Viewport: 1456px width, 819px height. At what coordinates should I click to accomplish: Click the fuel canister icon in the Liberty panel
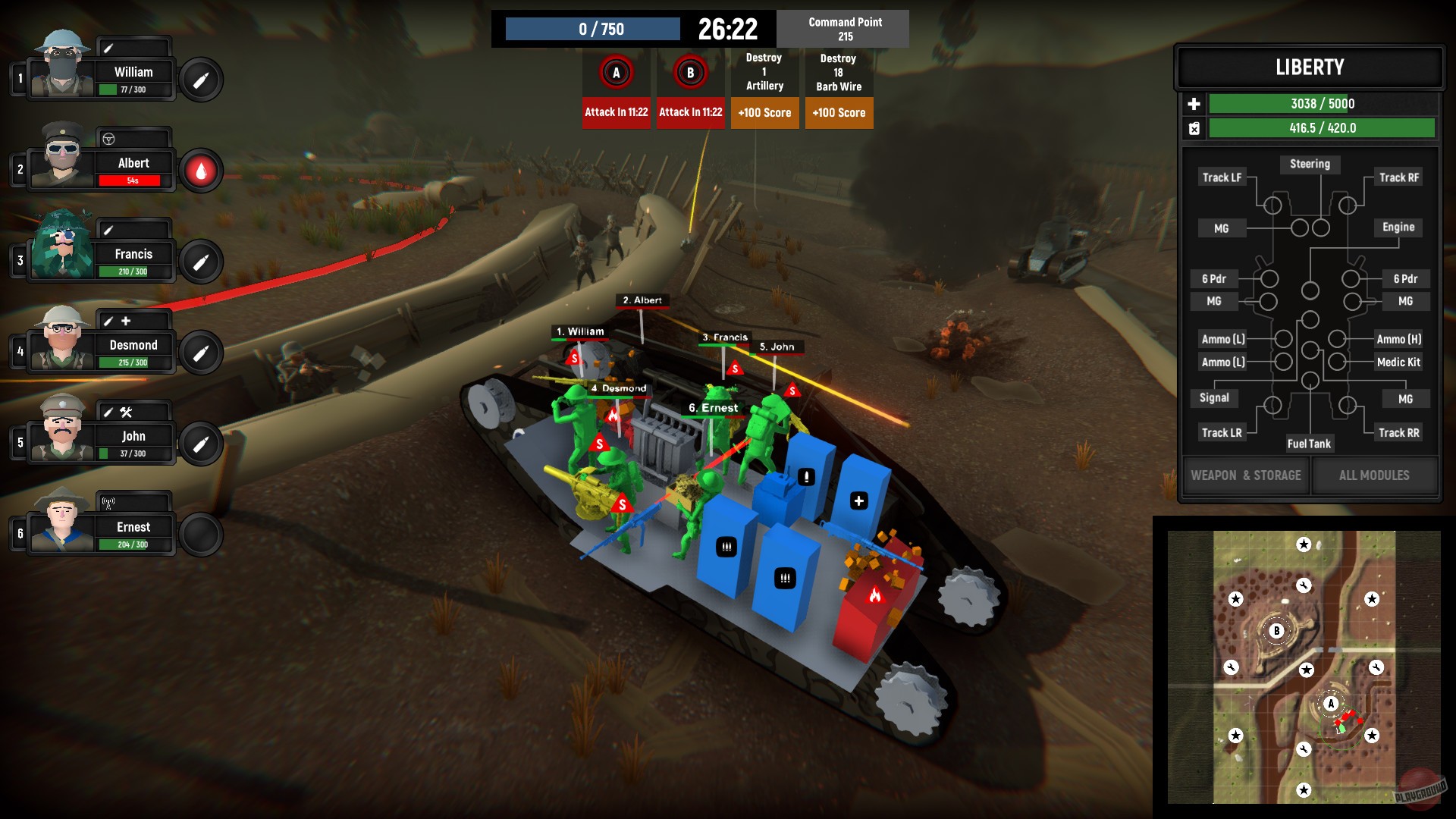(x=1193, y=128)
